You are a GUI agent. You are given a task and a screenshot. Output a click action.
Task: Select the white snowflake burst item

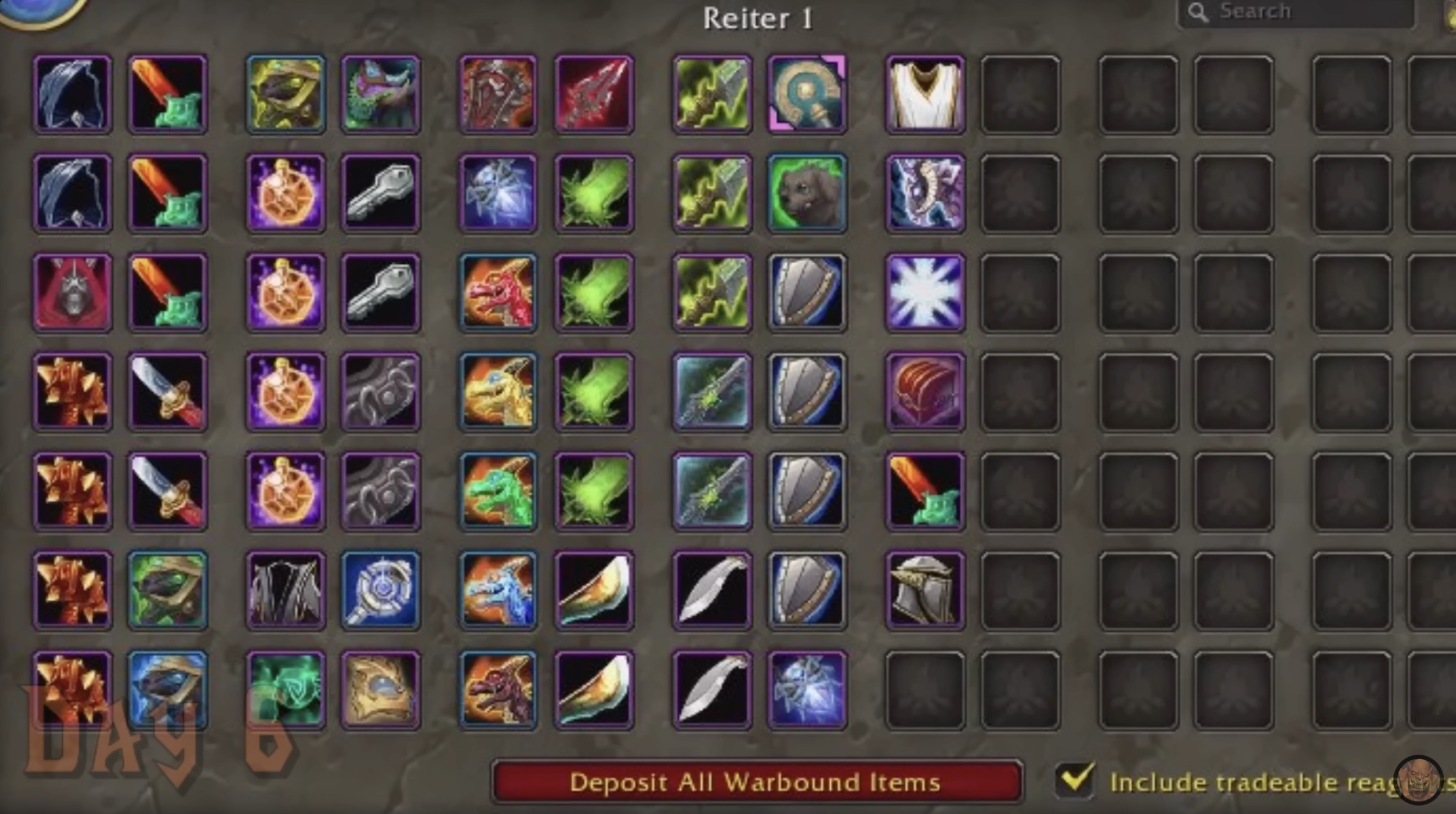click(925, 293)
